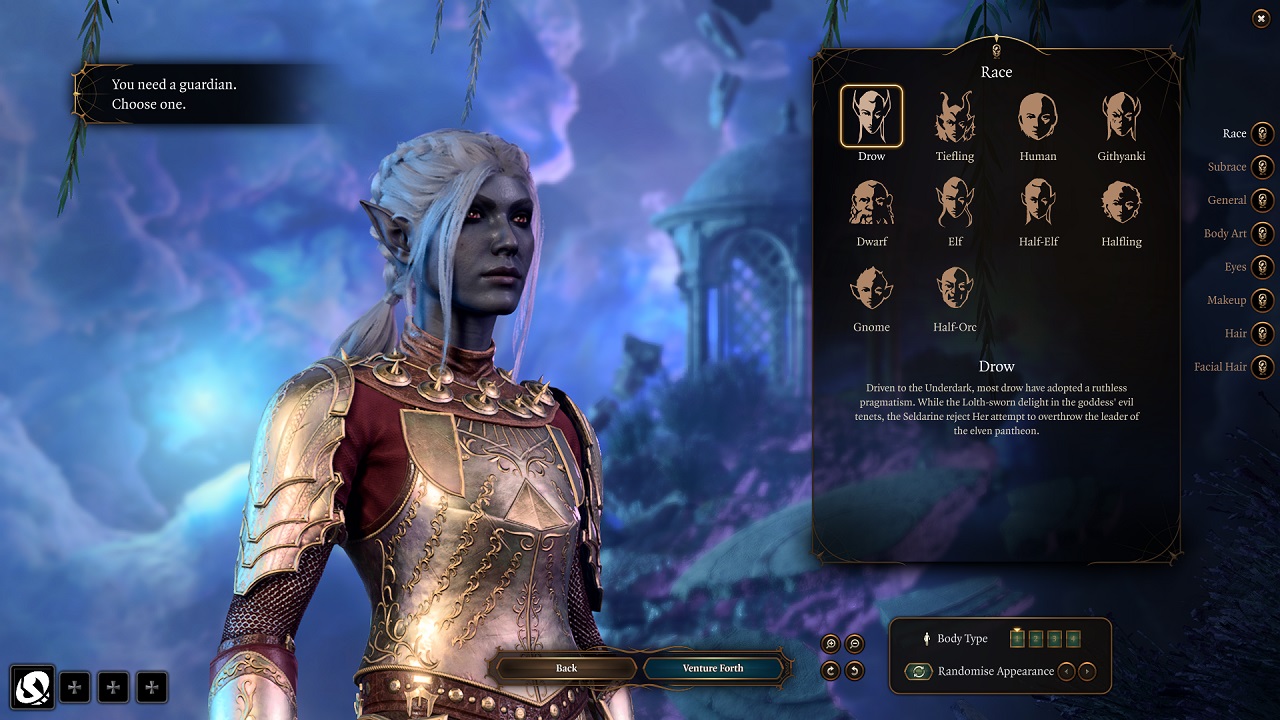Rotate the character using the left rotate icon

(x=830, y=670)
